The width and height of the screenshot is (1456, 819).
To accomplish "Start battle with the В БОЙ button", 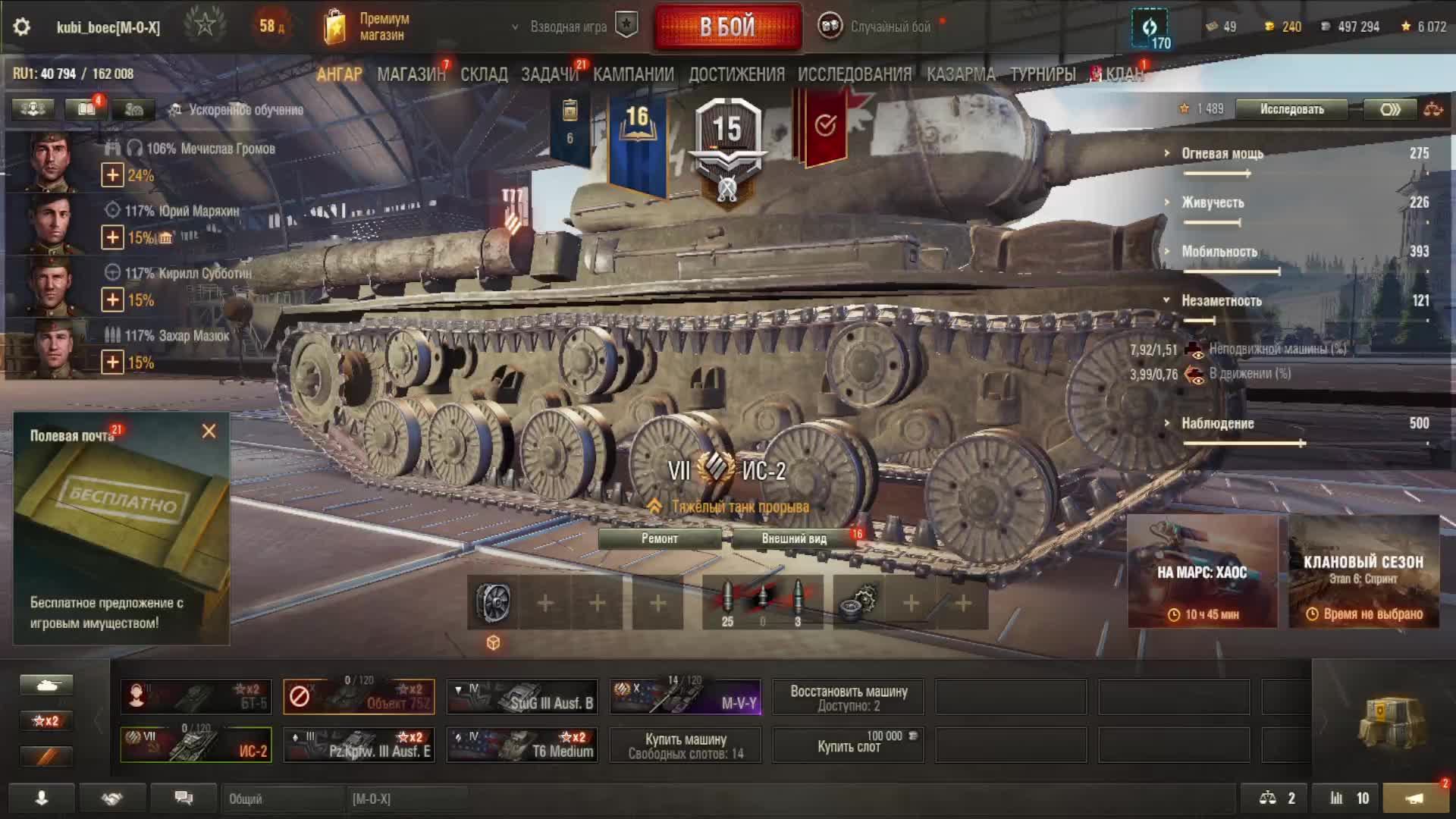I will pos(727,27).
